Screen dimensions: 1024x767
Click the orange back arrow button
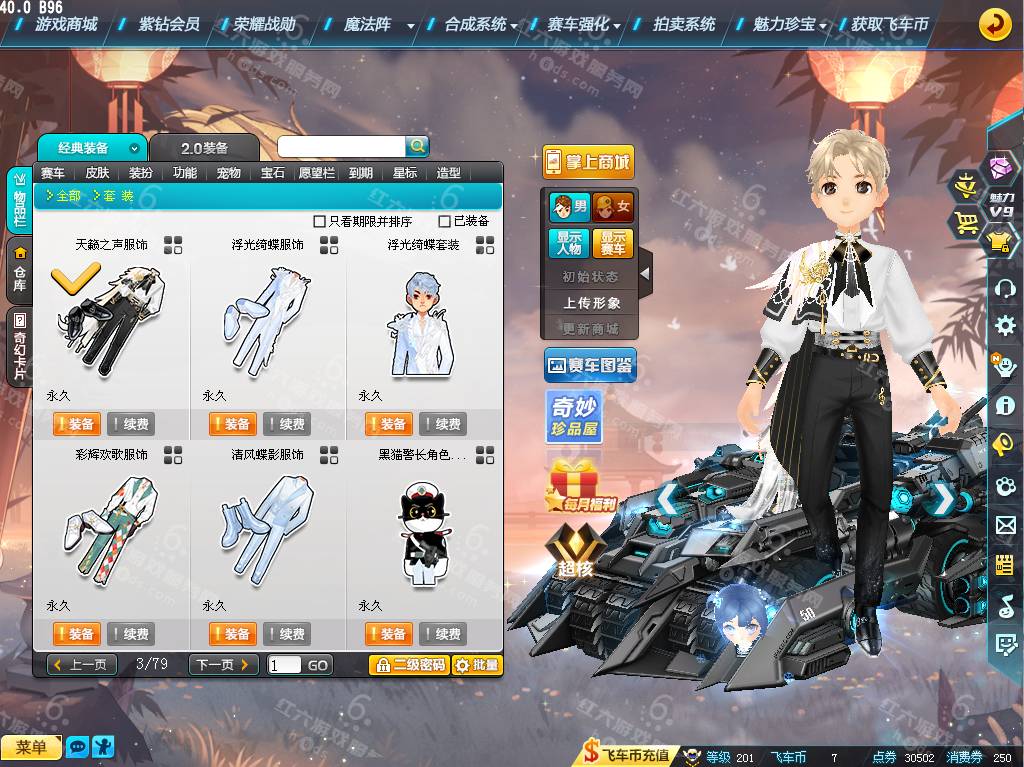pos(994,24)
